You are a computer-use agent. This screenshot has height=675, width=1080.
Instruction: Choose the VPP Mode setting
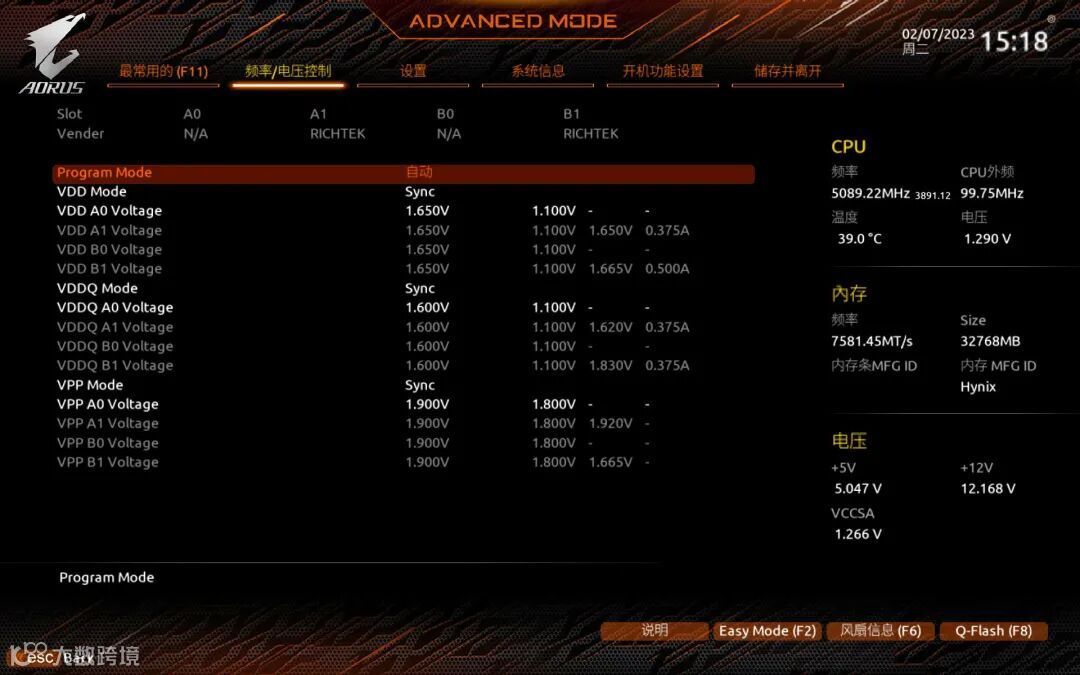(90, 385)
